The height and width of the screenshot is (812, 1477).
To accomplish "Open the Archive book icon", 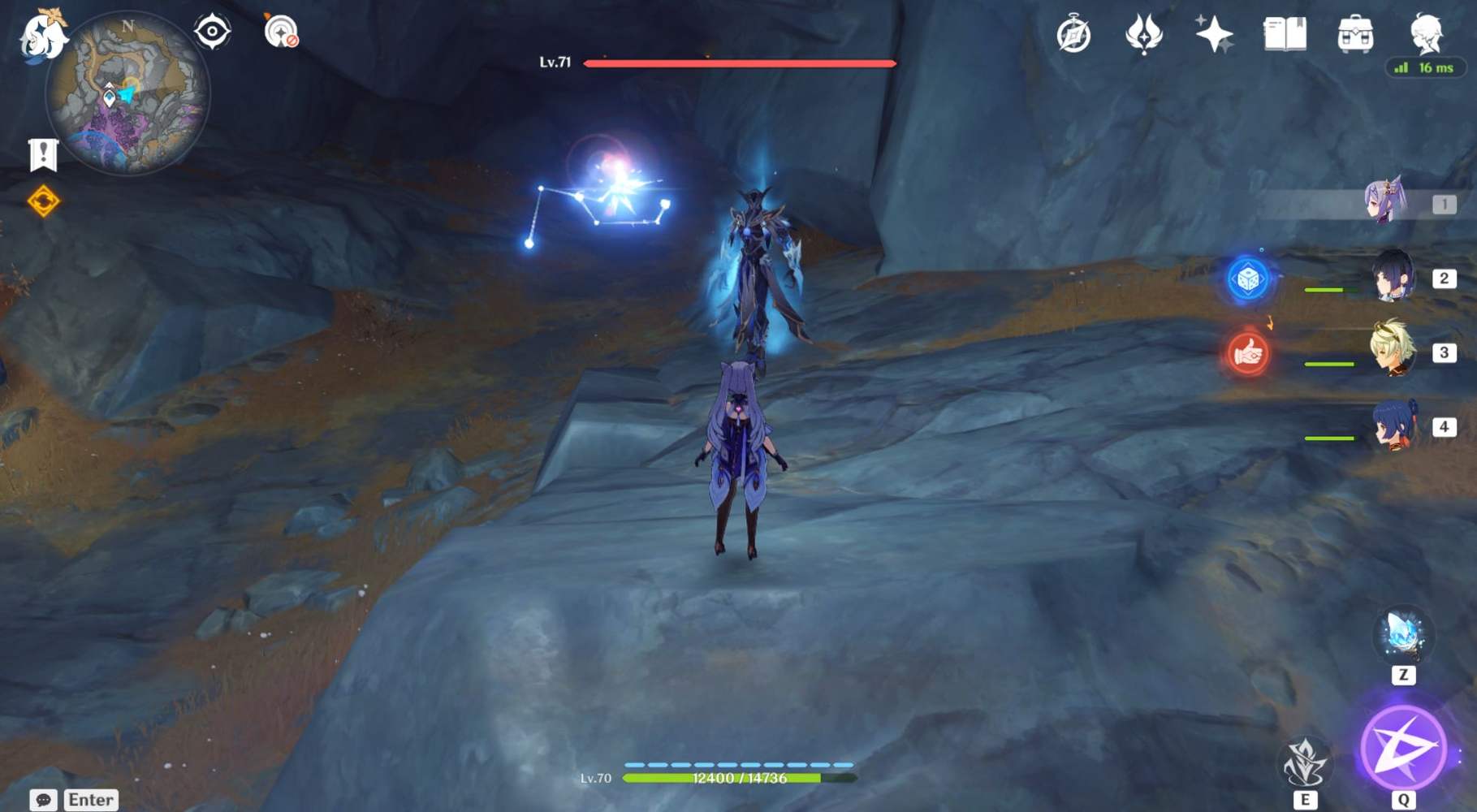I will [1285, 33].
